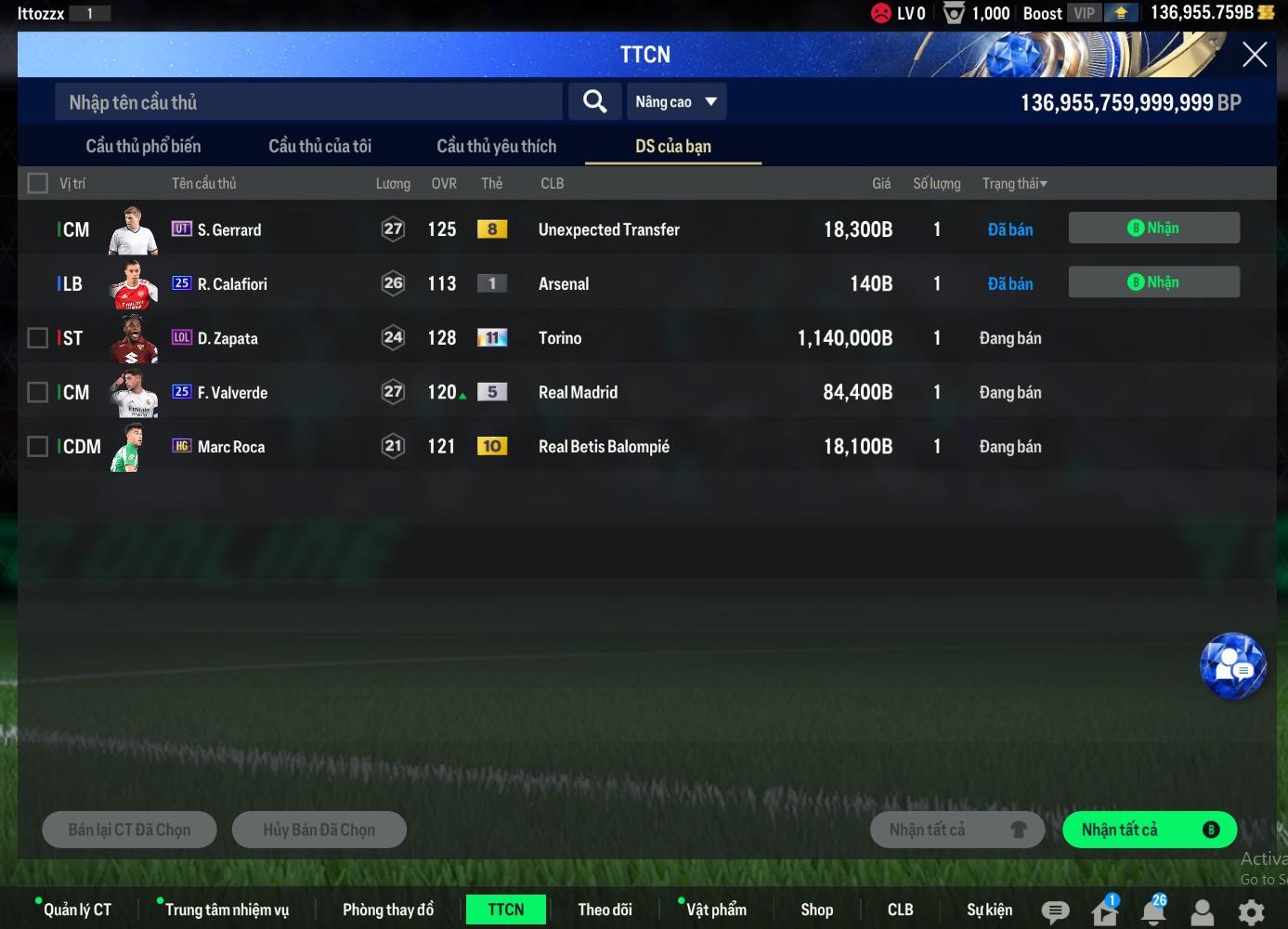Toggle the select-all header checkbox
The width and height of the screenshot is (1288, 929).
tap(38, 183)
